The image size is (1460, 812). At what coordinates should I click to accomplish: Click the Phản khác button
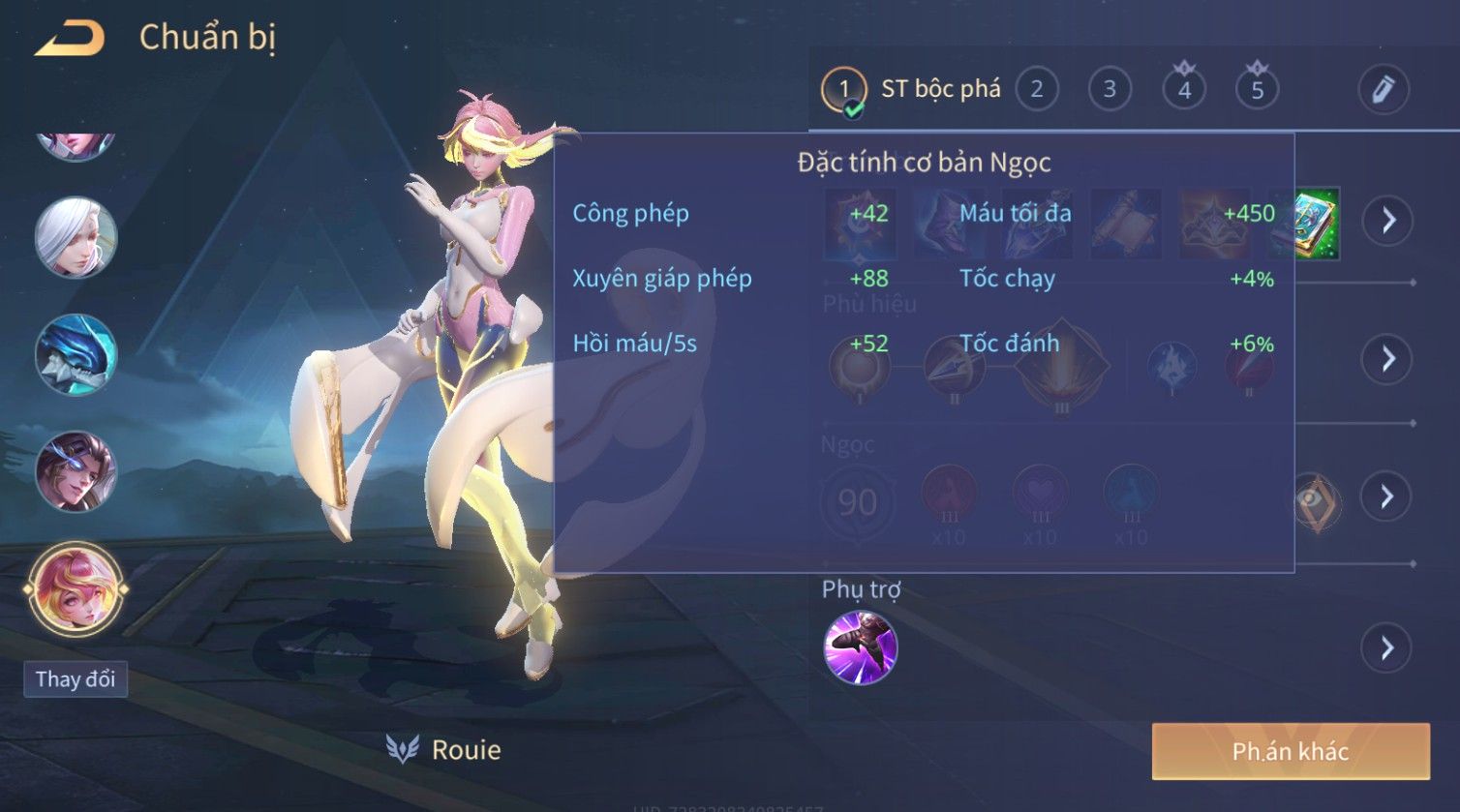click(x=1290, y=751)
